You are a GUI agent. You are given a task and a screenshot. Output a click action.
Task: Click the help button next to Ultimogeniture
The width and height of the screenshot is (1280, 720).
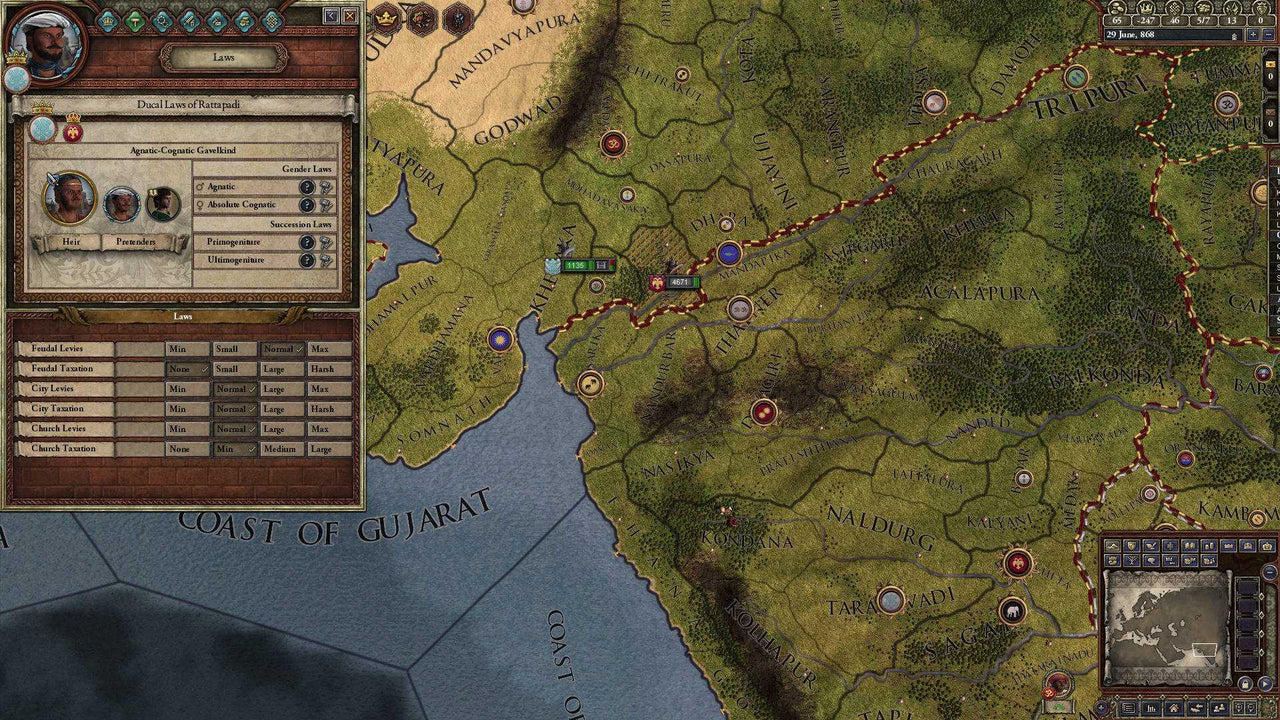pos(307,260)
